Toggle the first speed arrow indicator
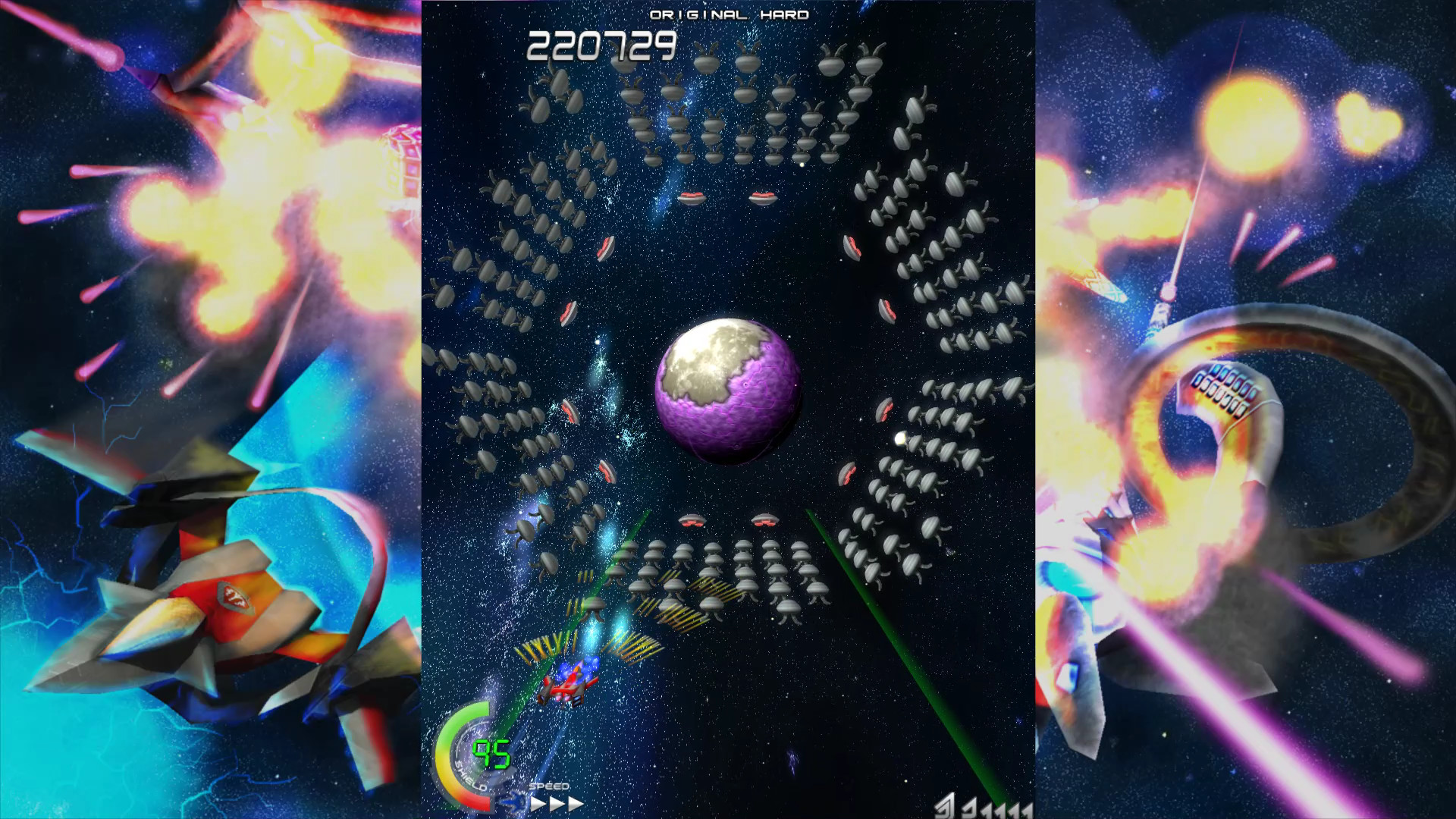Screen dimensions: 1456x819 pos(538,802)
